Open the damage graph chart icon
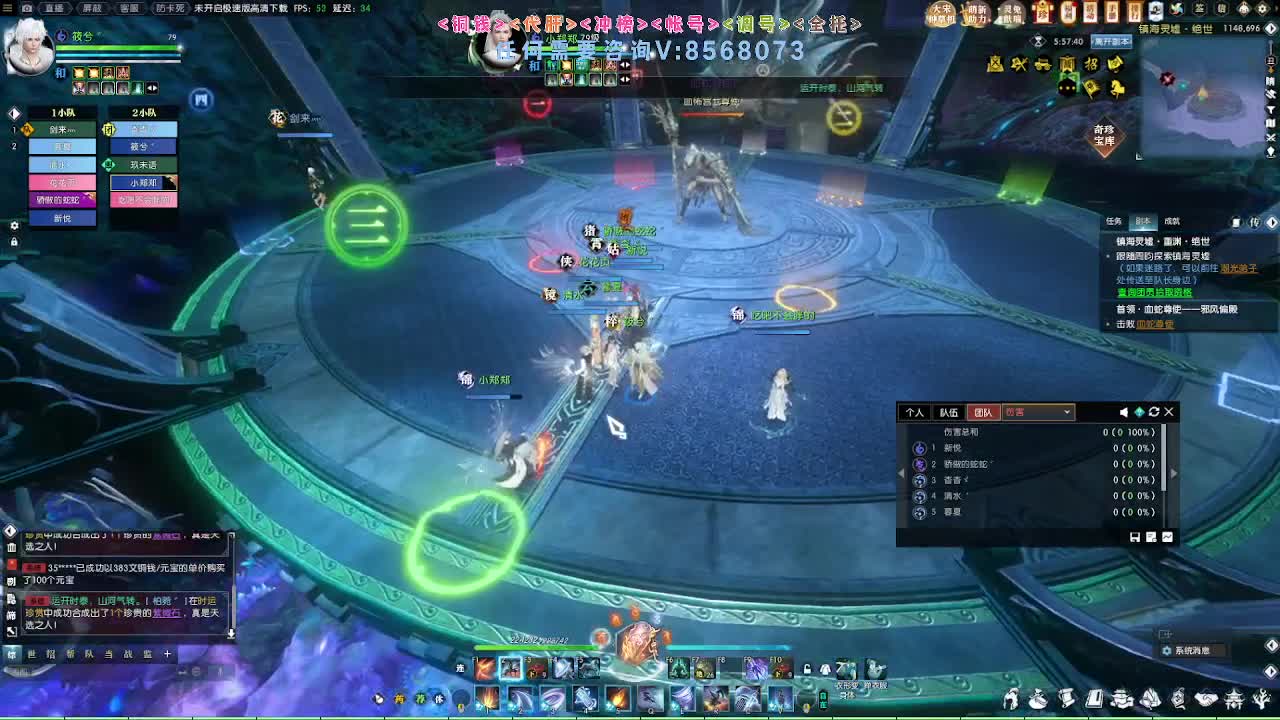 coord(1167,539)
